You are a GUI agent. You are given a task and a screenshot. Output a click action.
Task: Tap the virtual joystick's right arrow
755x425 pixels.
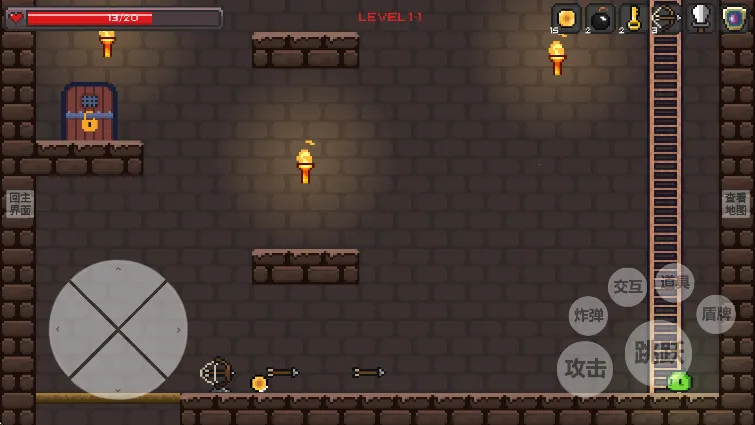178,329
